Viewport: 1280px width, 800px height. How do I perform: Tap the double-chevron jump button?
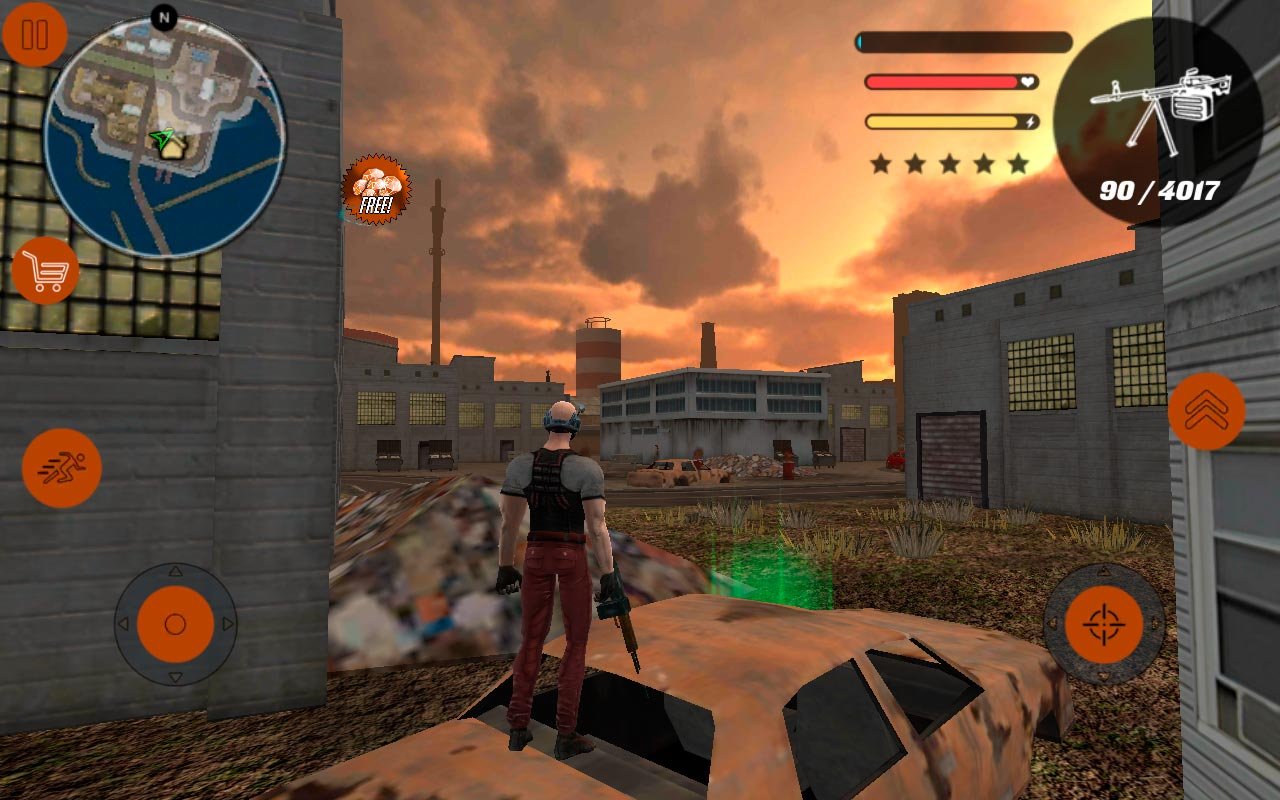[x=1206, y=411]
